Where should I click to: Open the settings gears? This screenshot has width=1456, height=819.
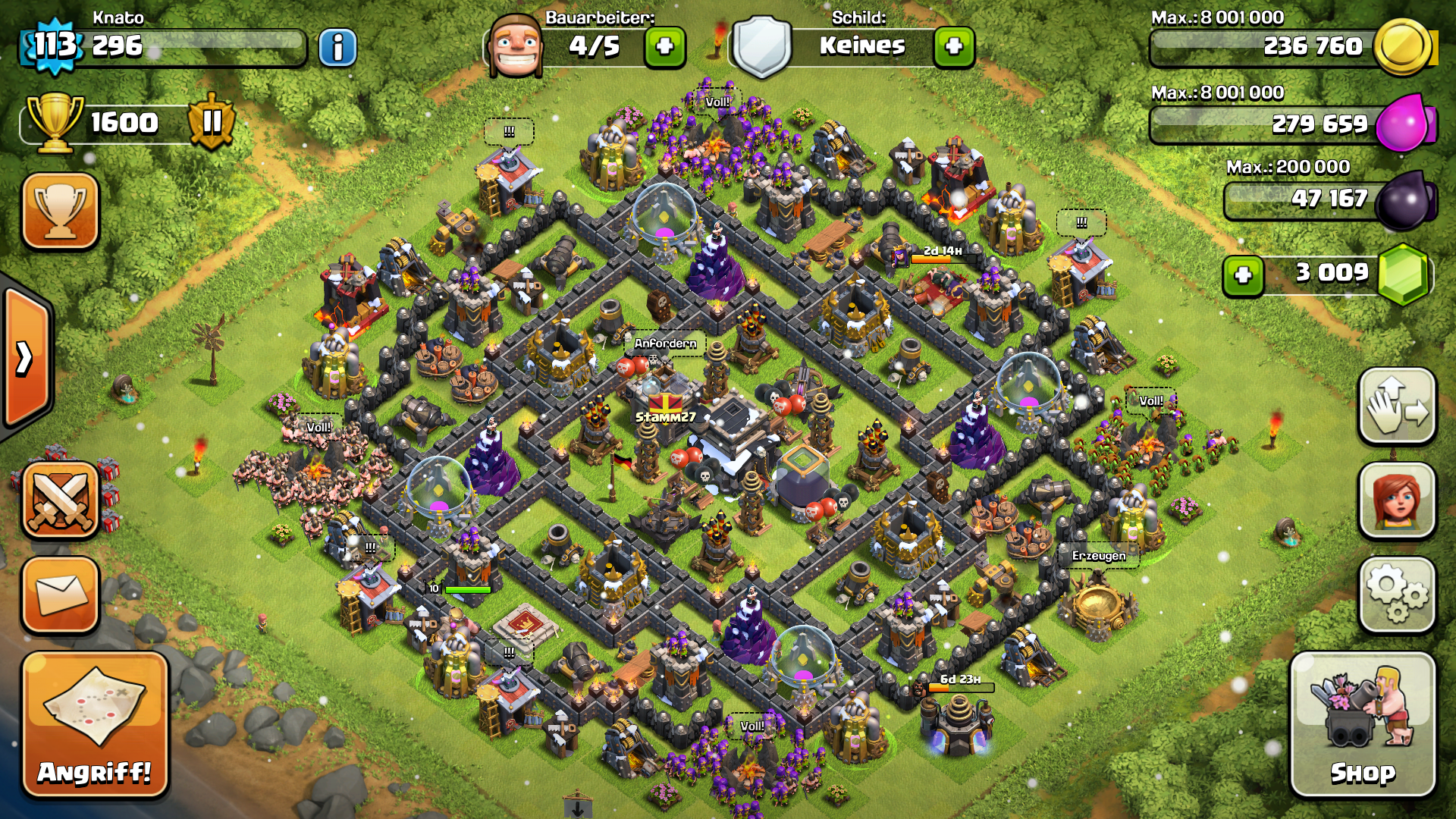(x=1397, y=595)
